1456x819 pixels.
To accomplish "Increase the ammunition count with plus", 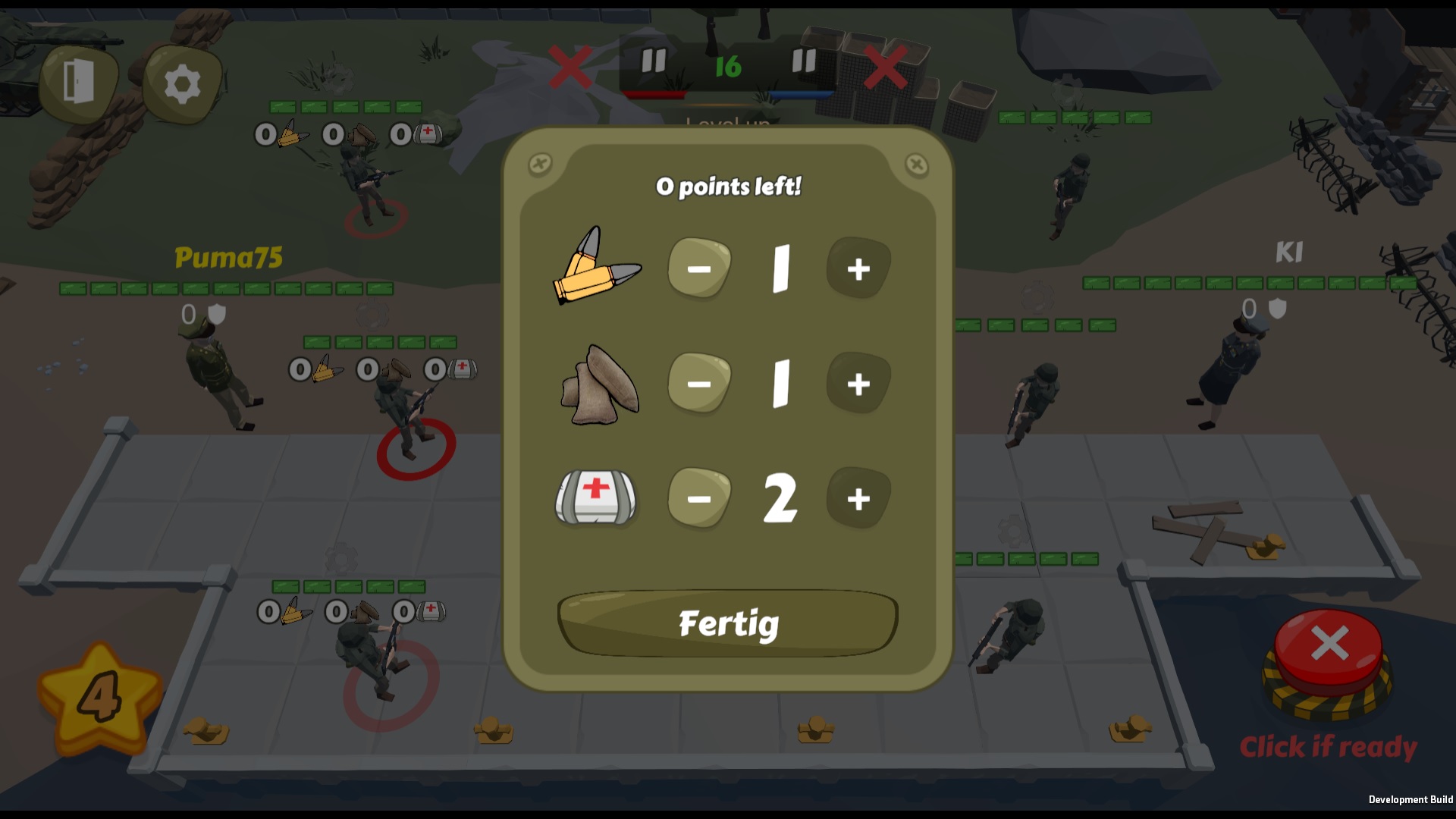I will 858,266.
